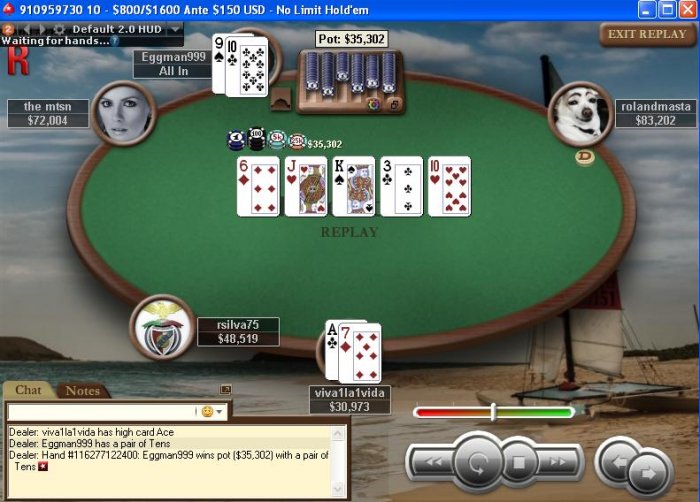Select the rolandmasta player avatar
Screen dimensions: 700x502
pos(580,113)
